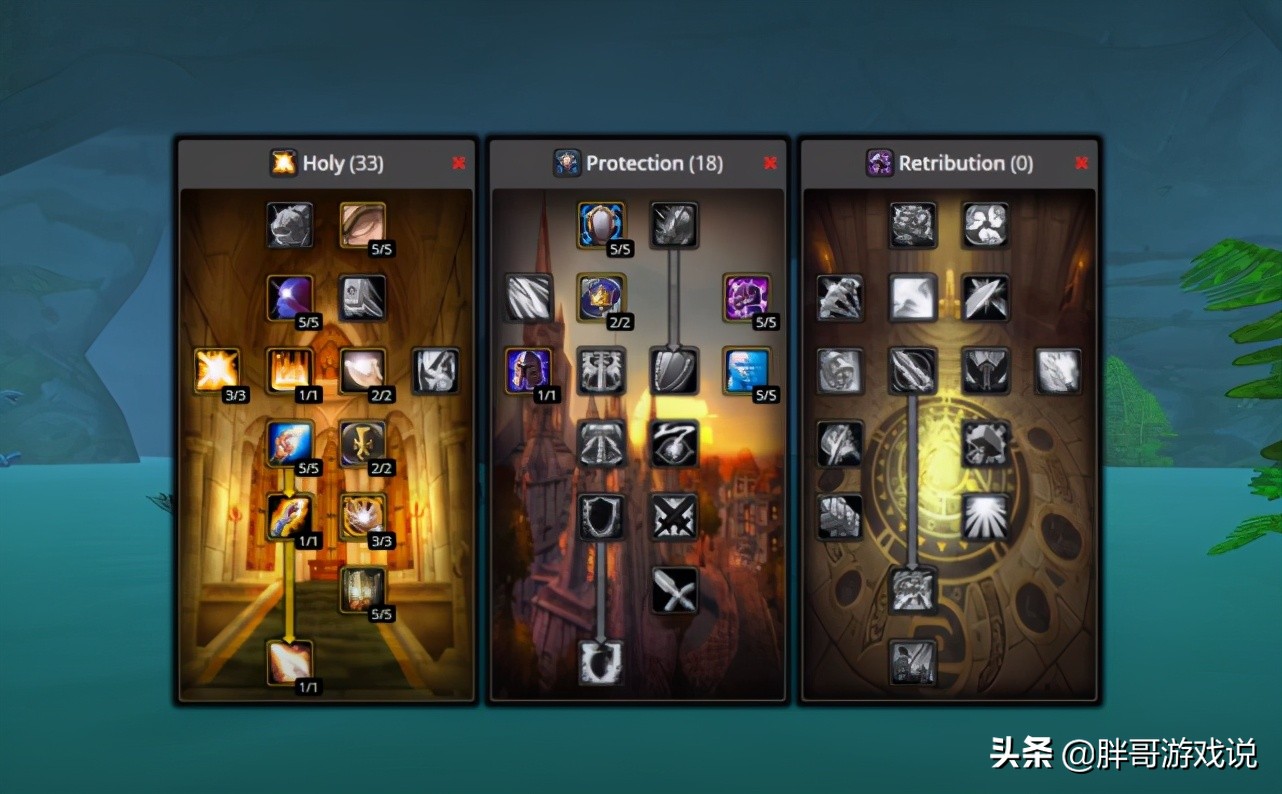
Task: Click the blue Anticipation 5/5 talent
Action: pyautogui.click(x=747, y=371)
